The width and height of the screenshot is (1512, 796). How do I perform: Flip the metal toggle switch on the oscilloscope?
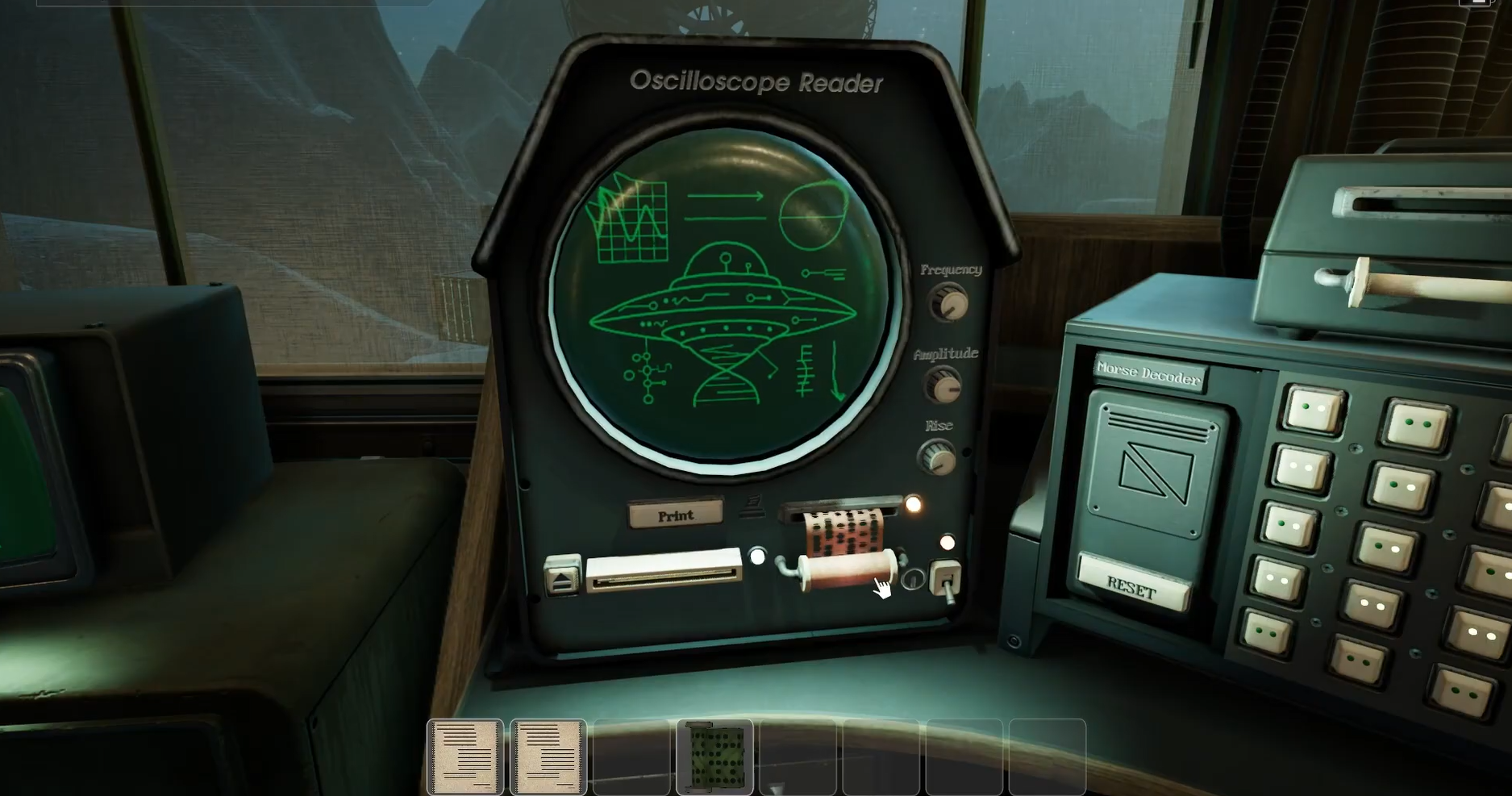(x=945, y=581)
